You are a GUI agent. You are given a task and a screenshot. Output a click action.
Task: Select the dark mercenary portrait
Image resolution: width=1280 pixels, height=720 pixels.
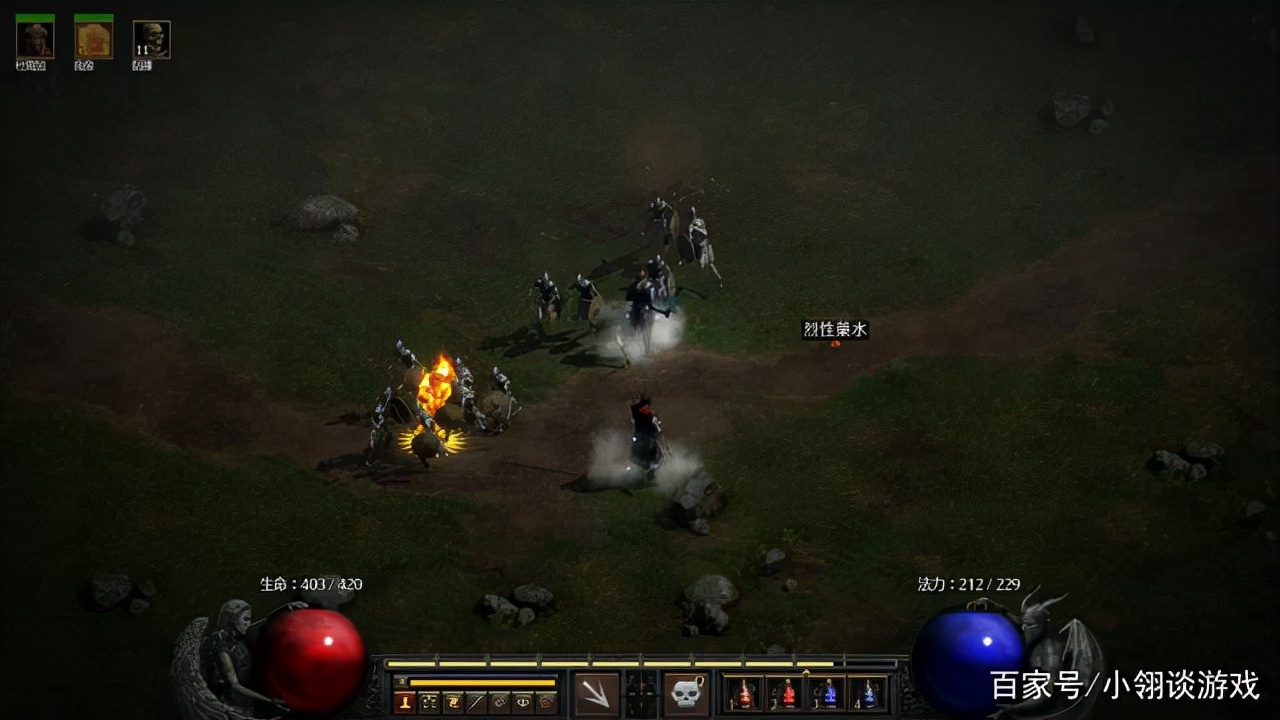coord(35,41)
